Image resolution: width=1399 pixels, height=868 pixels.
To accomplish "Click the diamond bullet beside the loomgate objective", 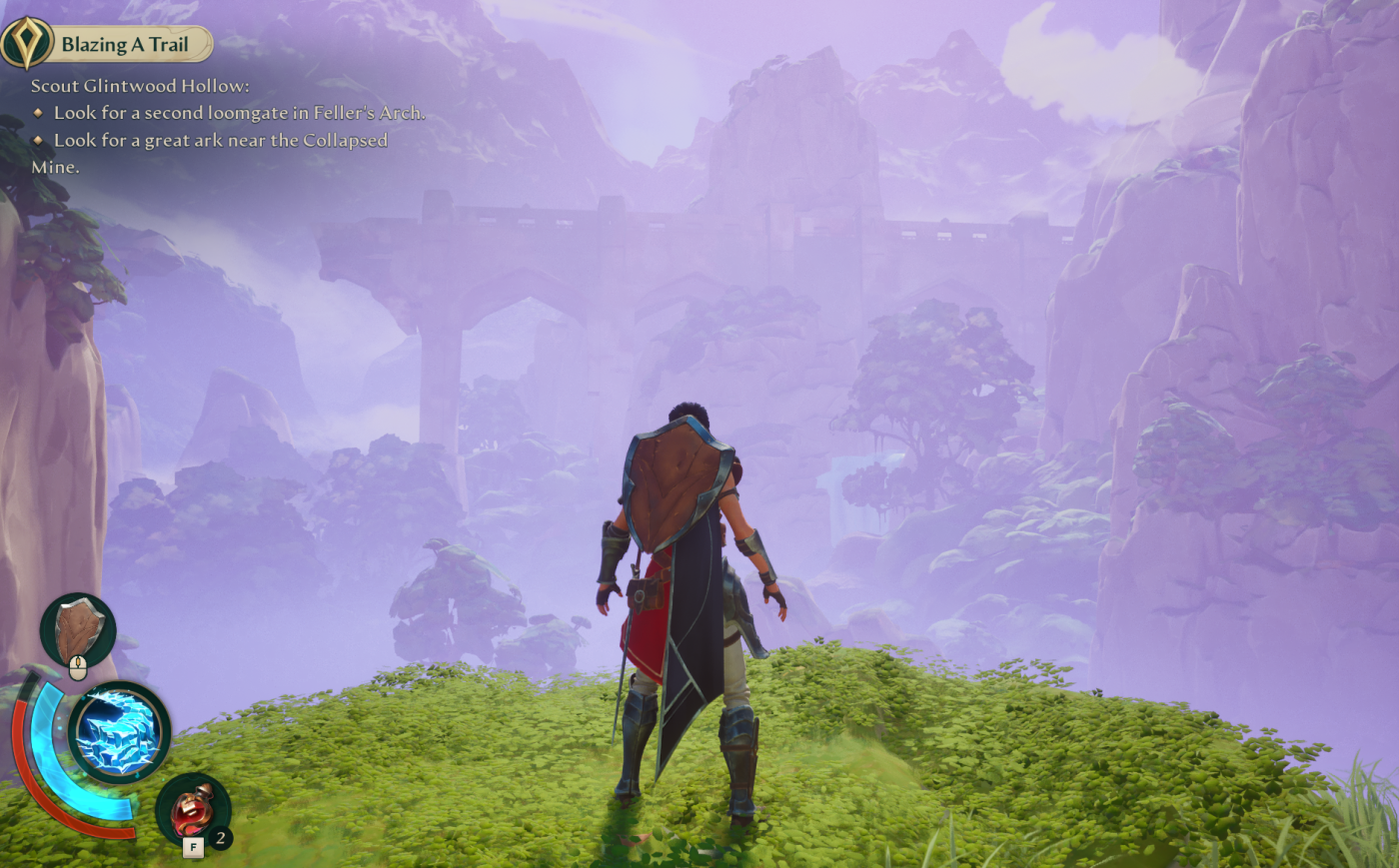I will 40,113.
